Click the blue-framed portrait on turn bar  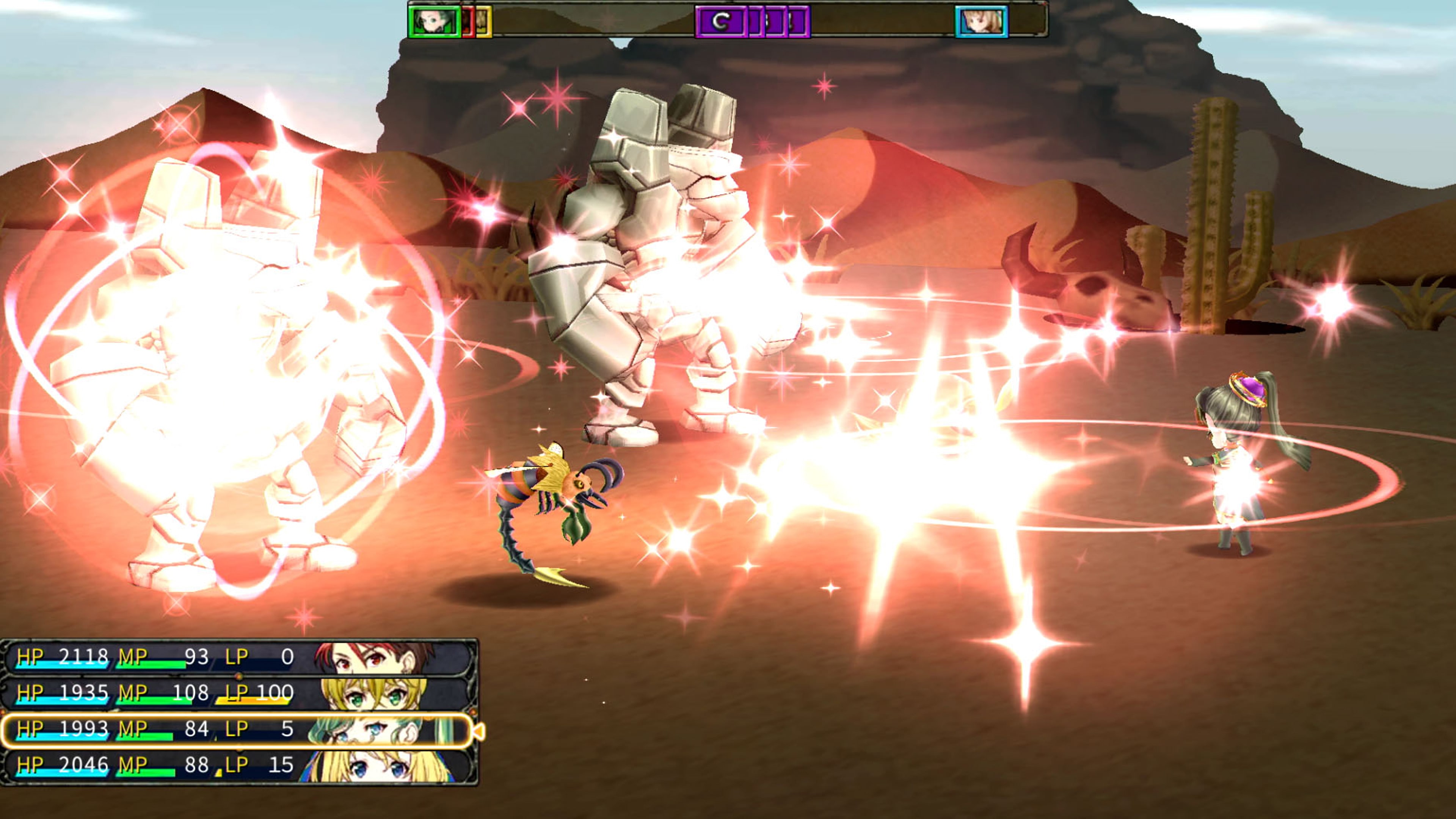981,22
